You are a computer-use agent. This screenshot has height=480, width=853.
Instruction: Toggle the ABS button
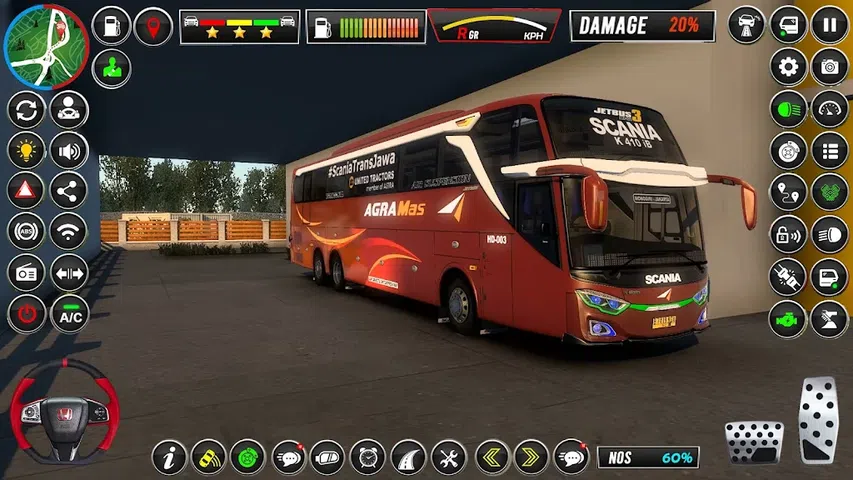(27, 232)
